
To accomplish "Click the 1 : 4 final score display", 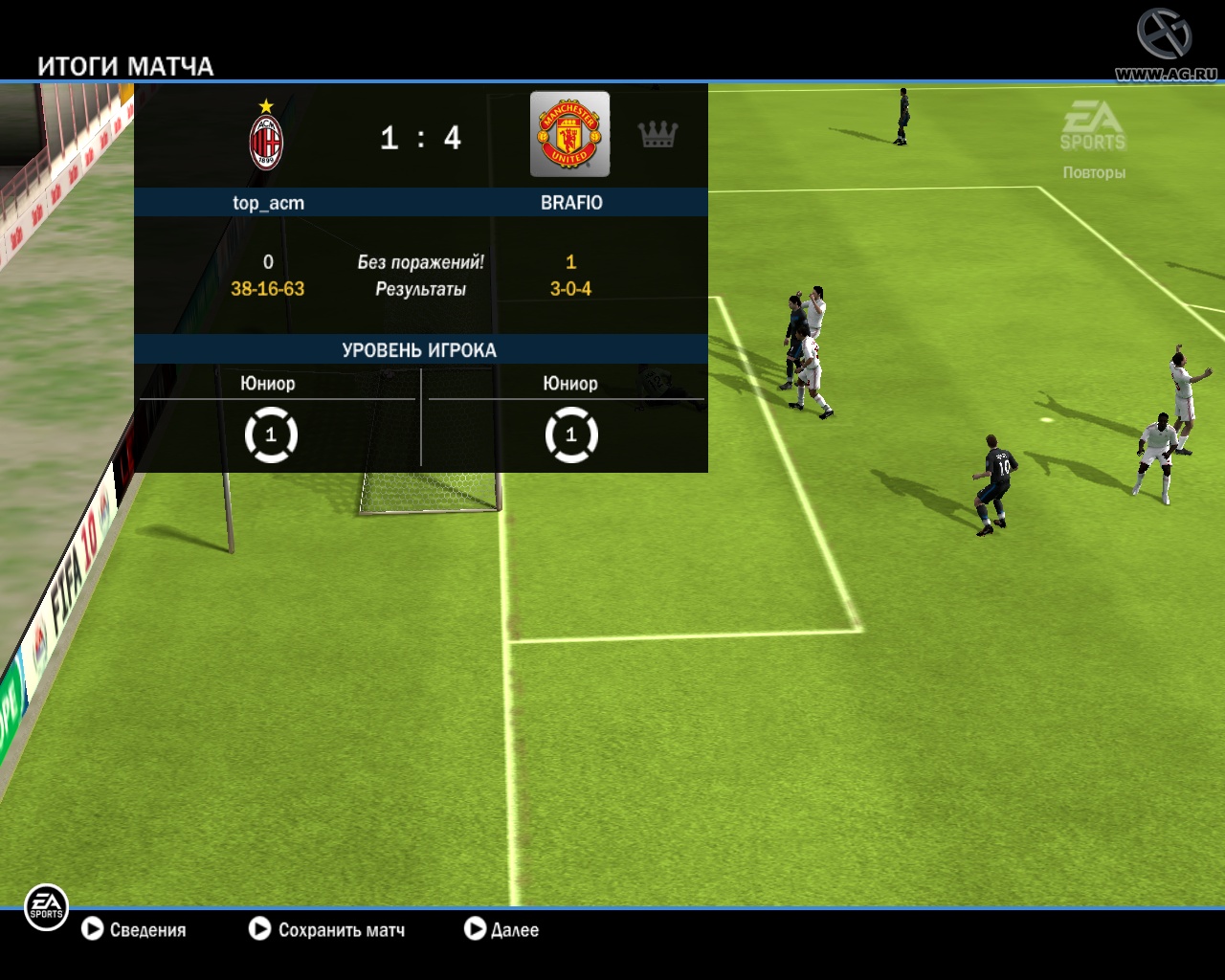I will pos(419,138).
